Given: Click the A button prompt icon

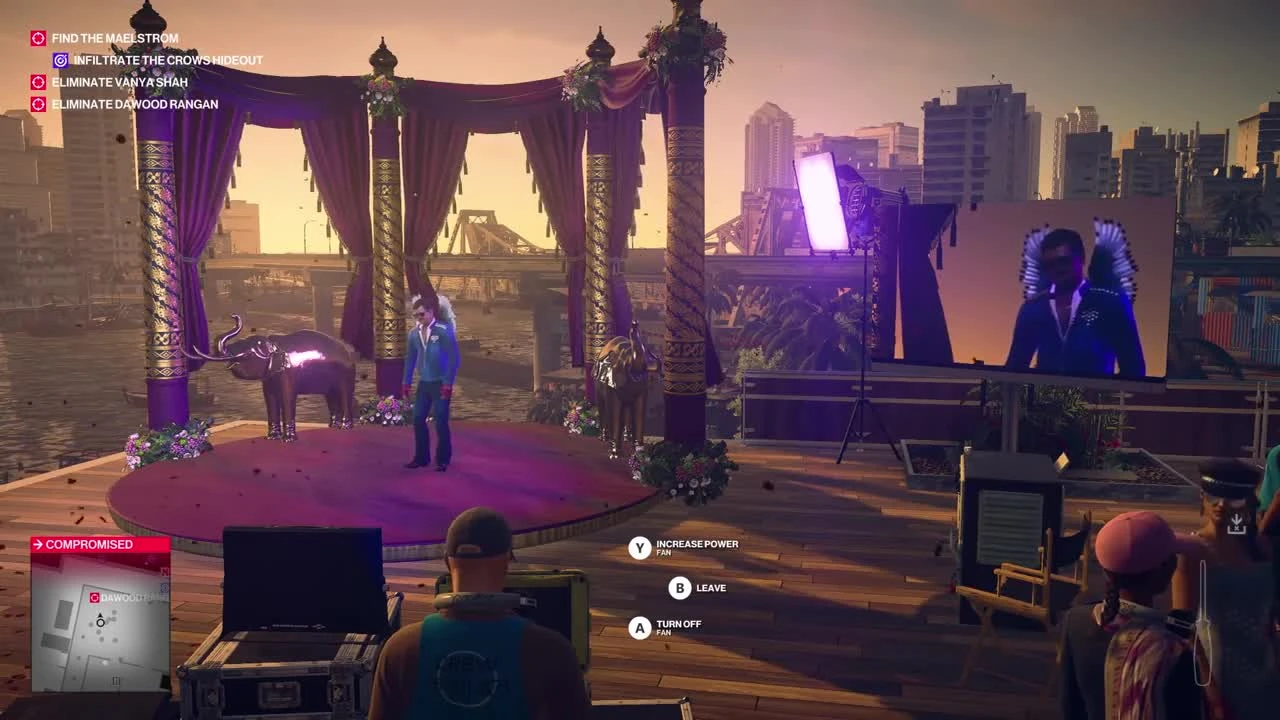Looking at the screenshot, I should point(640,627).
